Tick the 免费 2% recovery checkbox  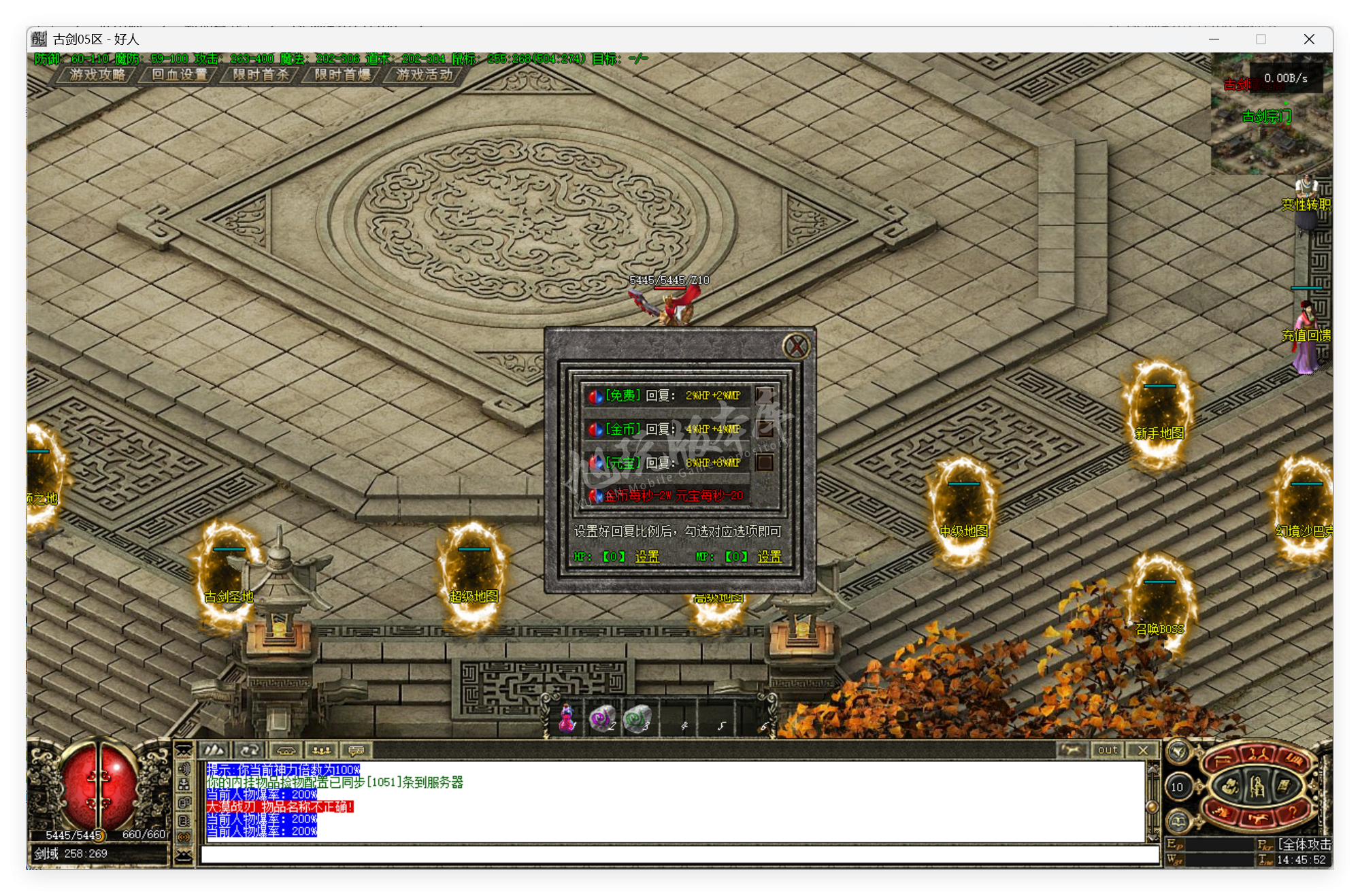[765, 395]
